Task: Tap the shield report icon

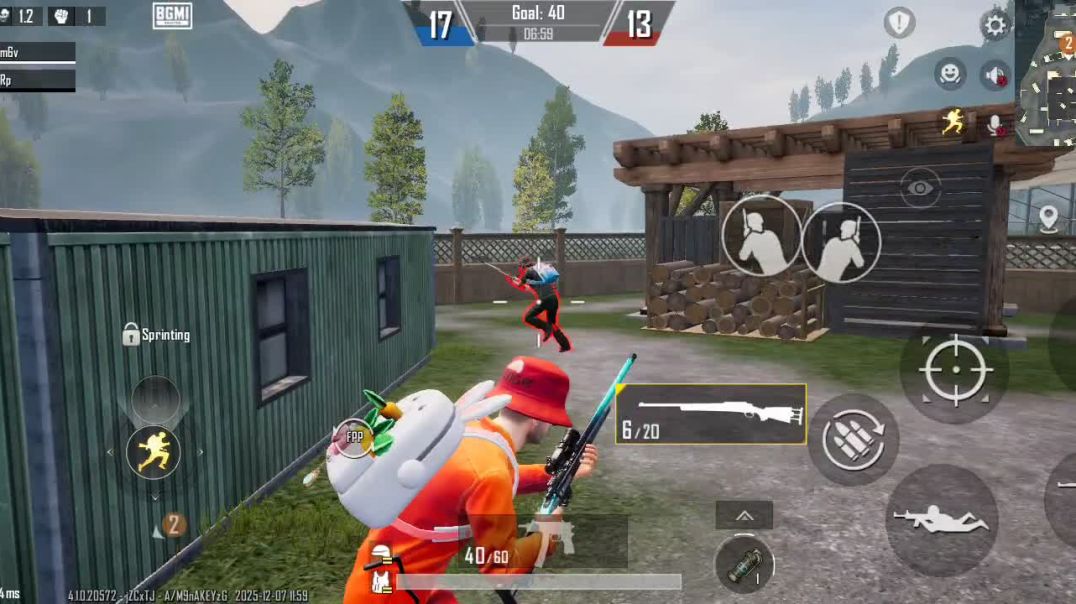Action: click(x=899, y=23)
